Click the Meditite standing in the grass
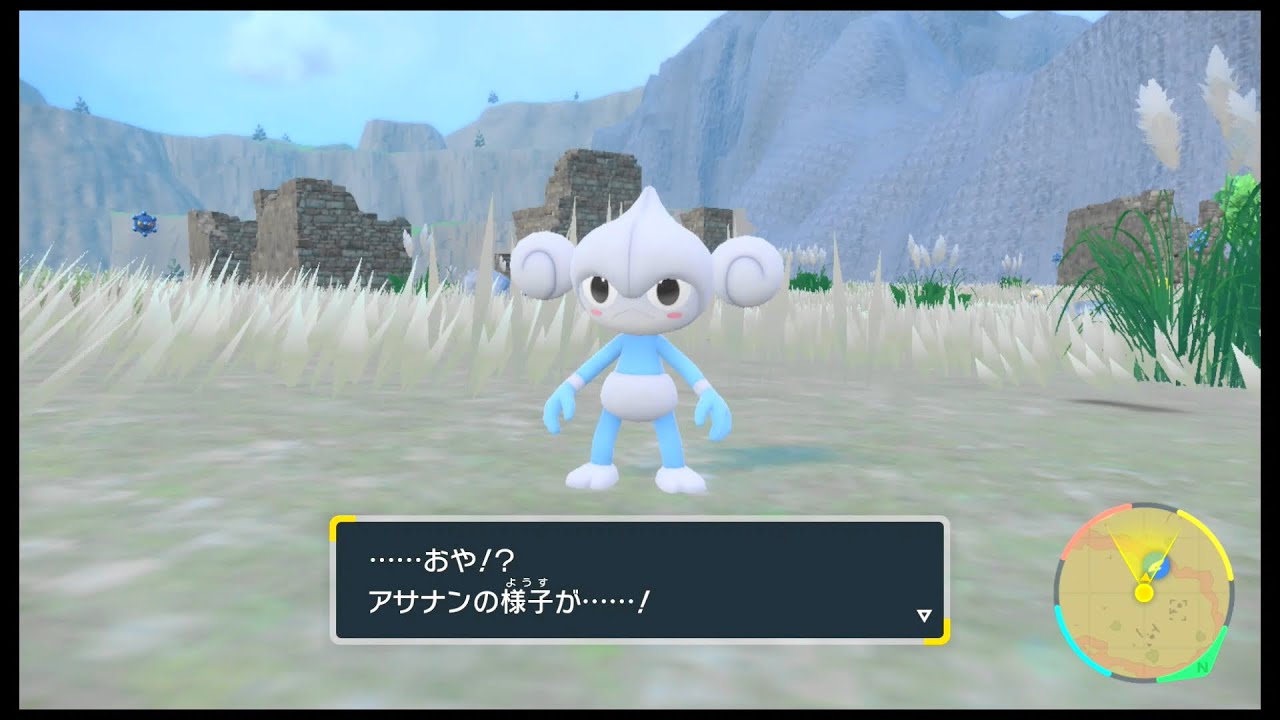 pyautogui.click(x=640, y=350)
